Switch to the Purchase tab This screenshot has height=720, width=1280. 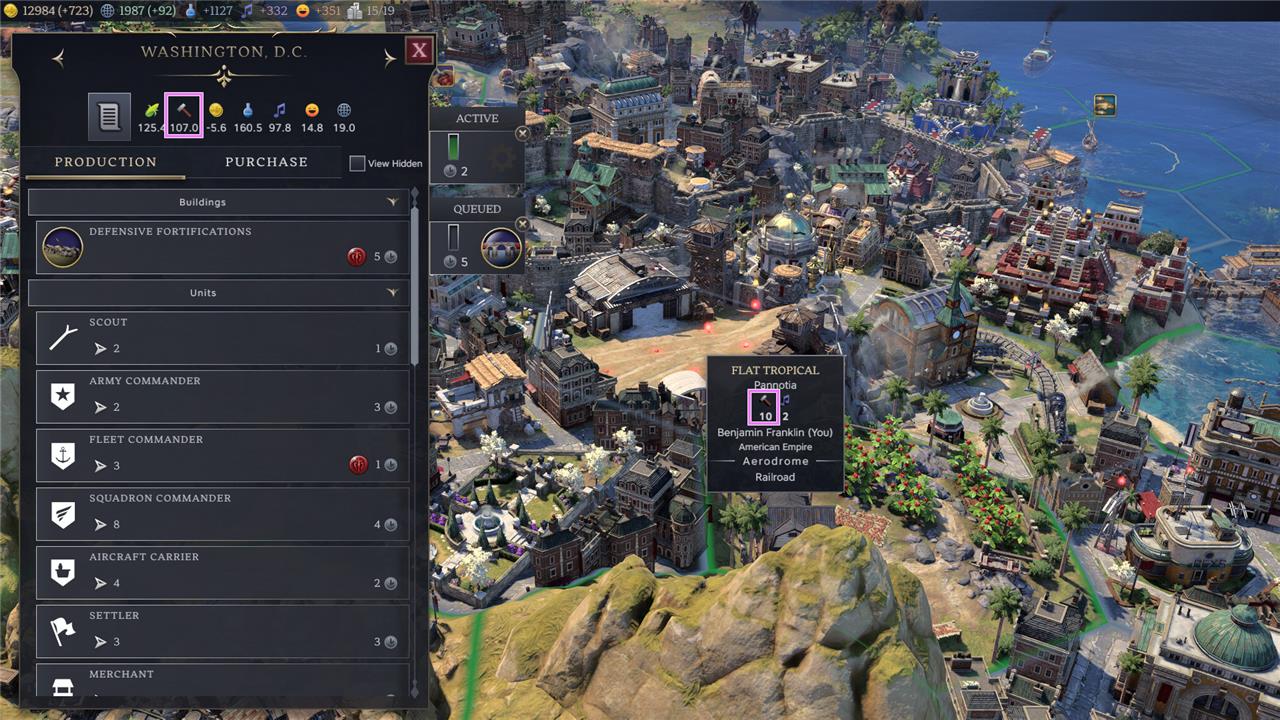coord(266,162)
